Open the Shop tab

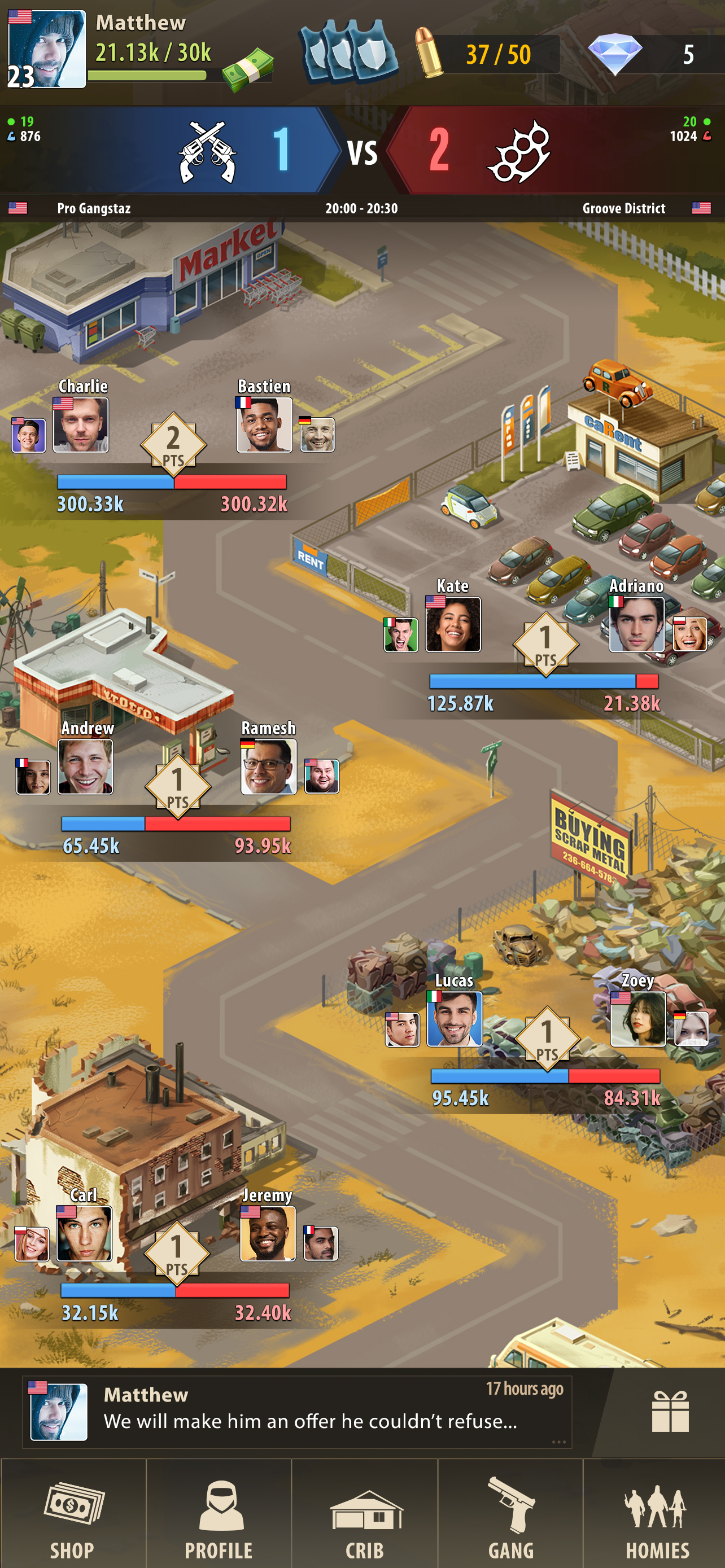click(72, 1504)
